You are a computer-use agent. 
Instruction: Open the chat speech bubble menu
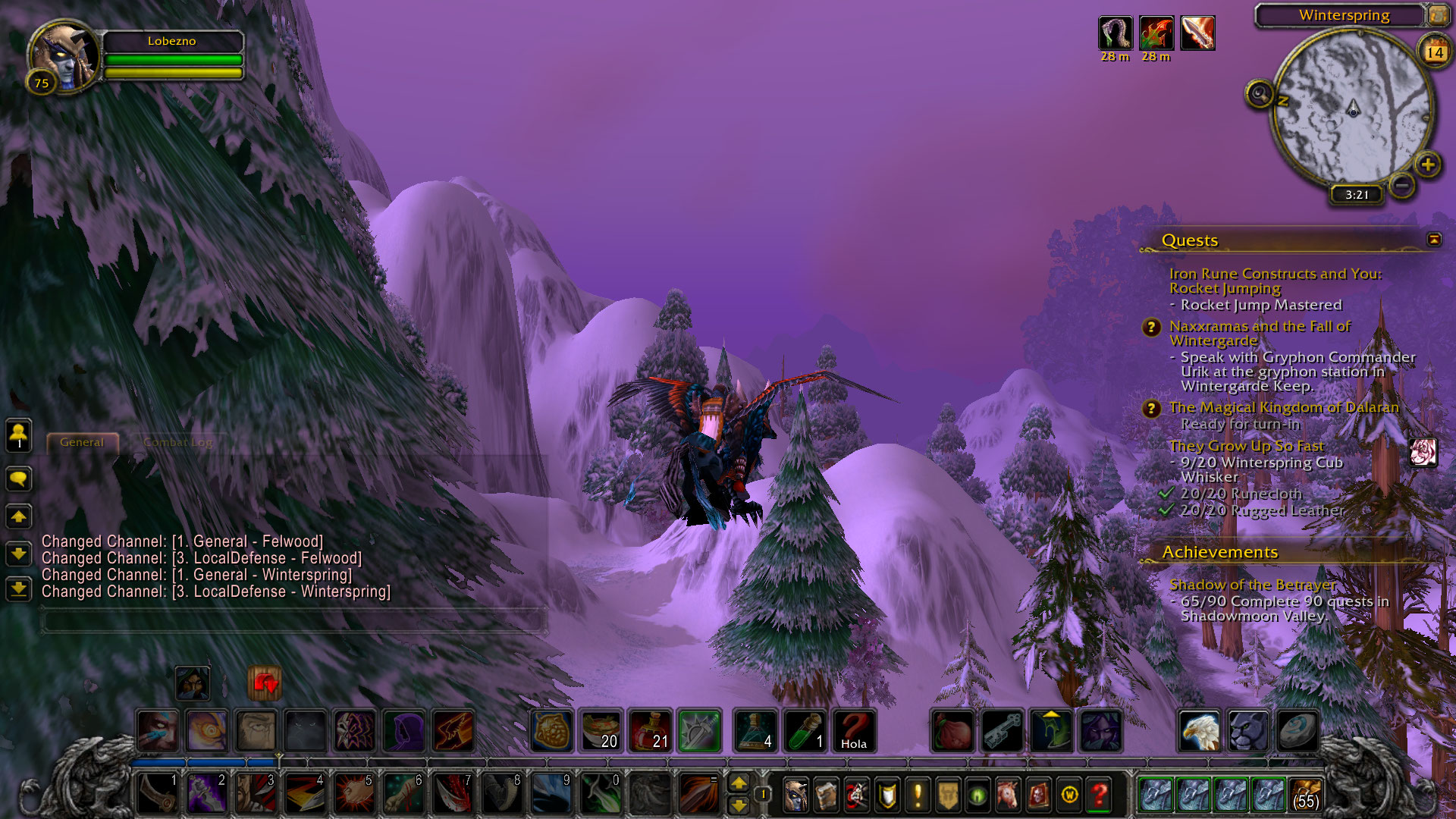(x=19, y=479)
